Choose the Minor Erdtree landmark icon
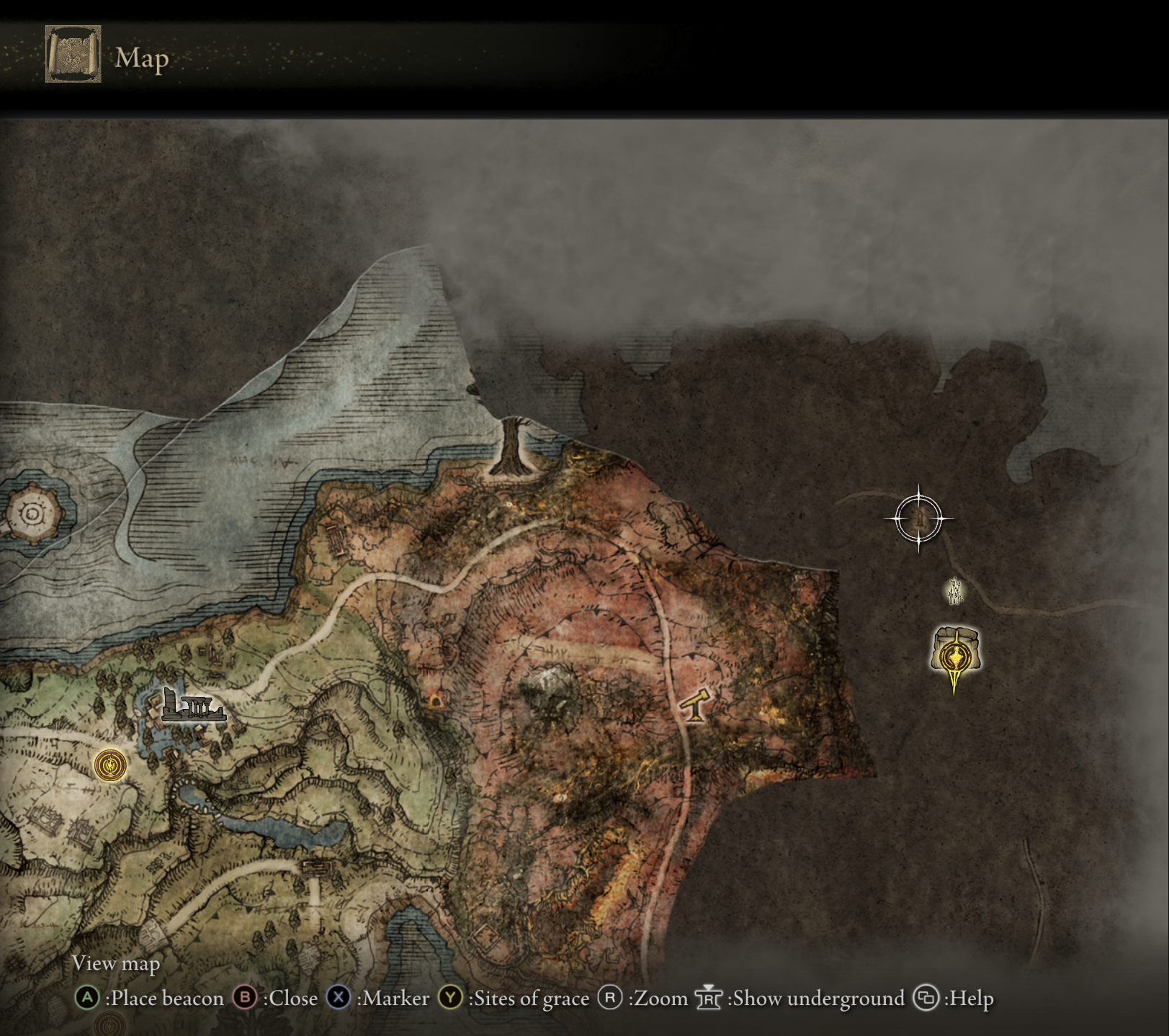The width and height of the screenshot is (1169, 1036). pyautogui.click(x=514, y=447)
